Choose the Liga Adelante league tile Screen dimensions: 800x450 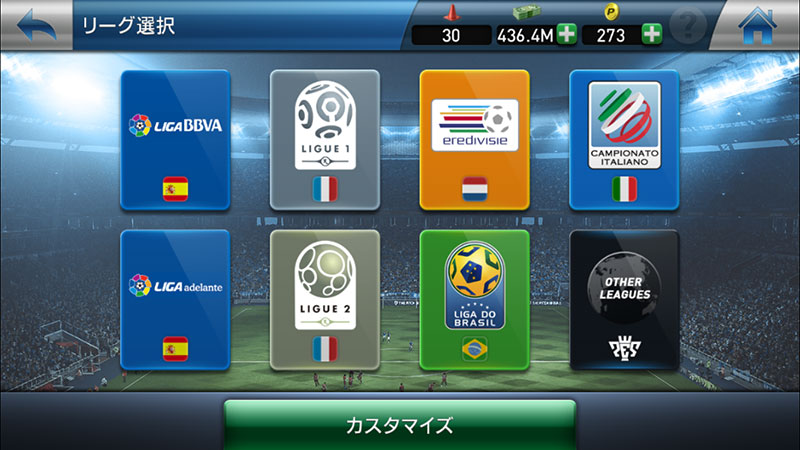[175, 300]
